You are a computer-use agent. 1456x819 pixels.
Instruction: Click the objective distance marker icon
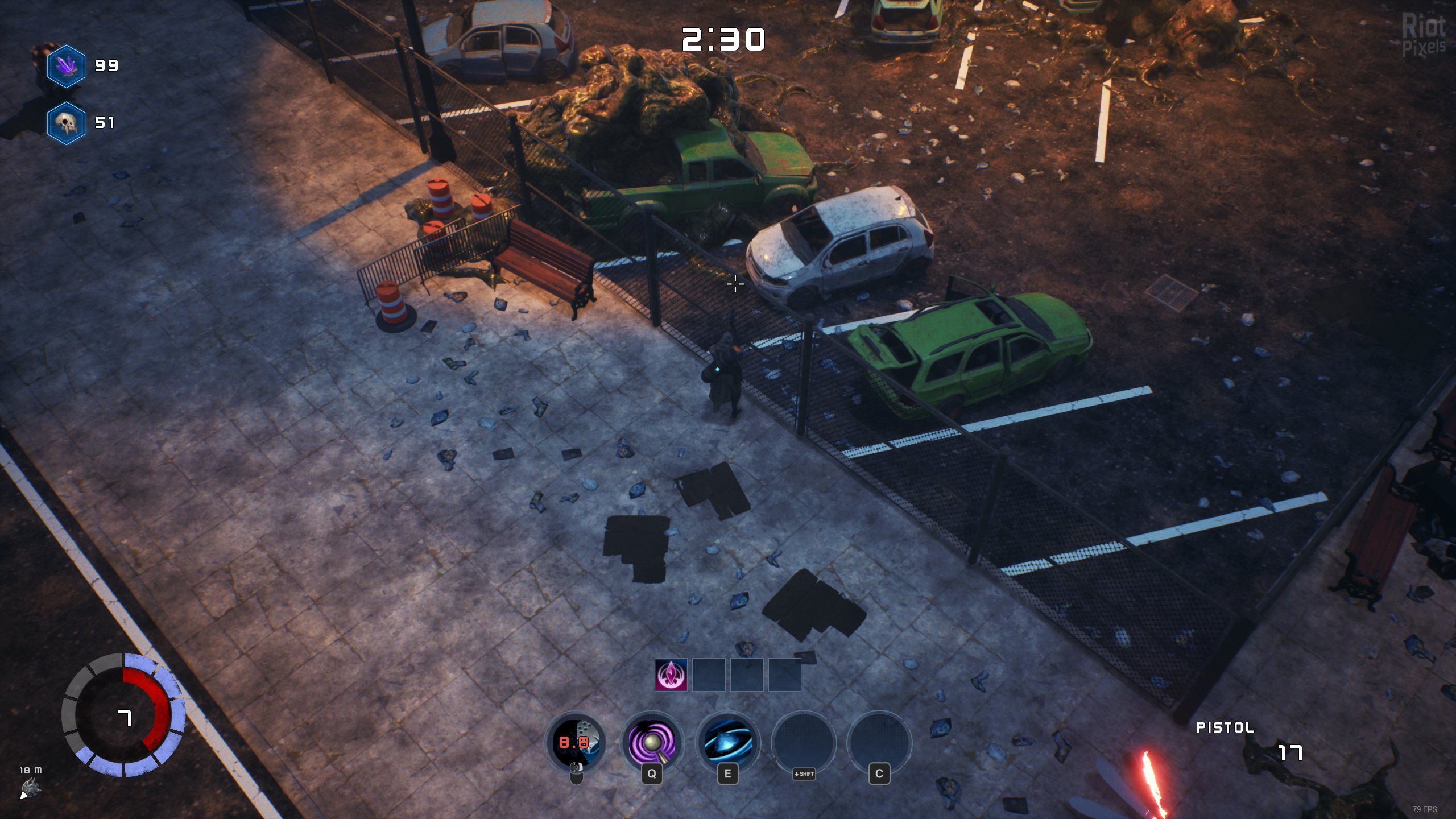tap(30, 788)
